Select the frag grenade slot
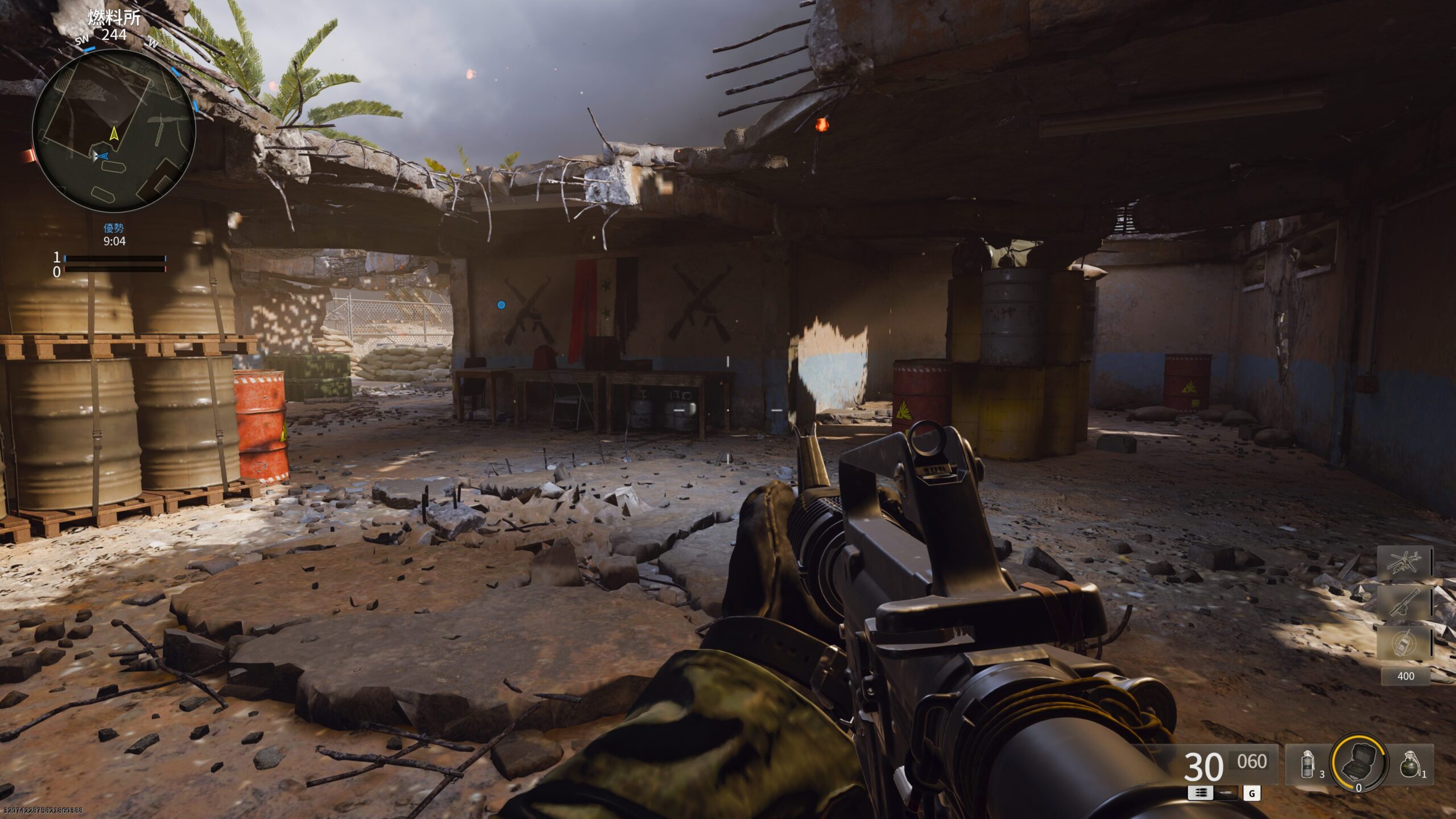Image resolution: width=1456 pixels, height=819 pixels. click(x=1411, y=764)
